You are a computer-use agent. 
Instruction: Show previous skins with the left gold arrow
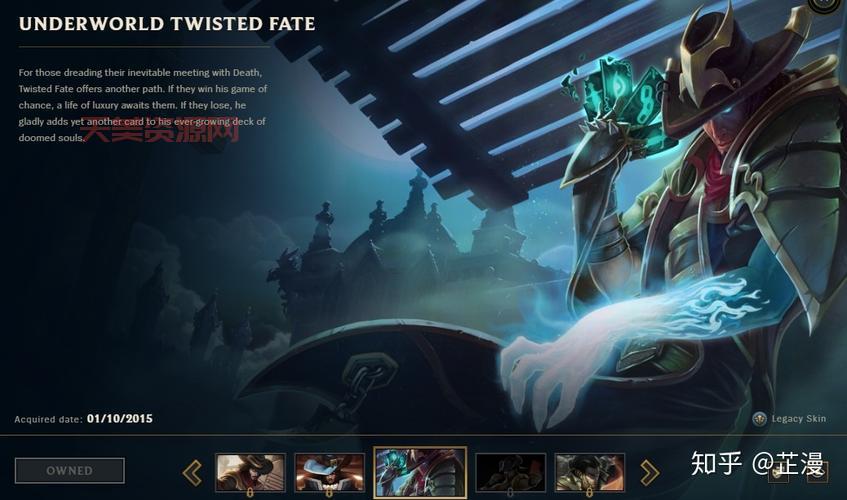pyautogui.click(x=192, y=472)
